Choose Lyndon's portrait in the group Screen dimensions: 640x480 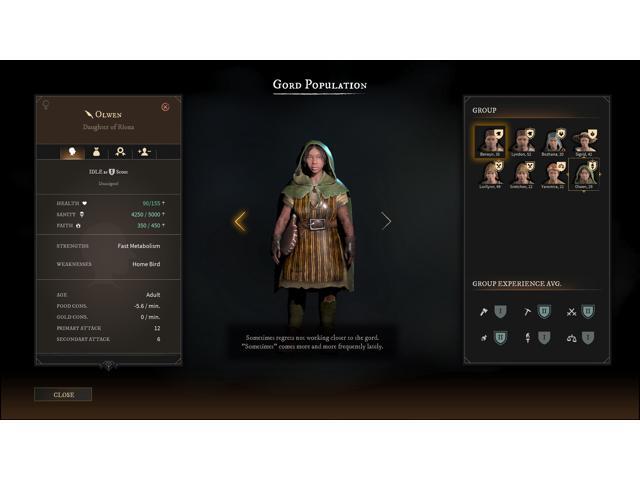point(522,140)
